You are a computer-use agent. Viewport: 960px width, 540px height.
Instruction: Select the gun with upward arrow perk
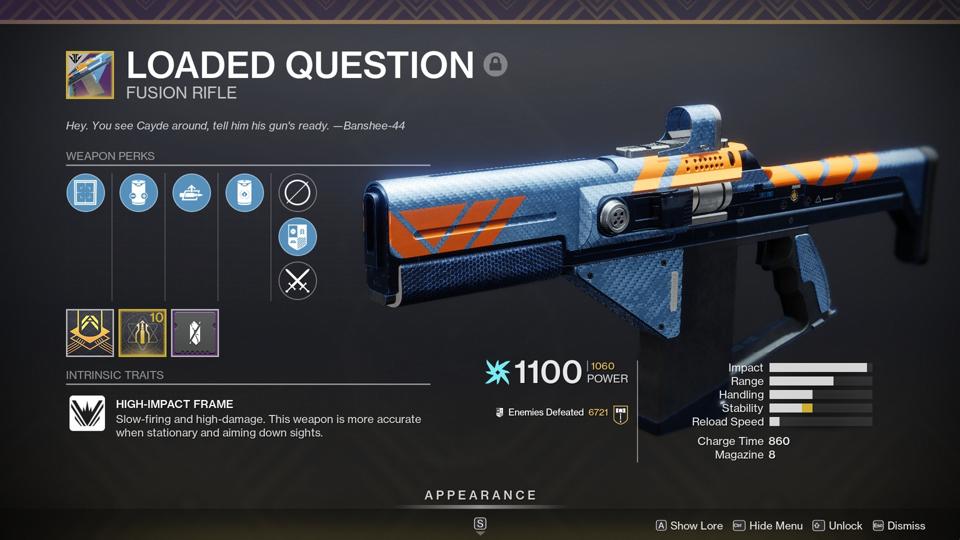(x=192, y=192)
